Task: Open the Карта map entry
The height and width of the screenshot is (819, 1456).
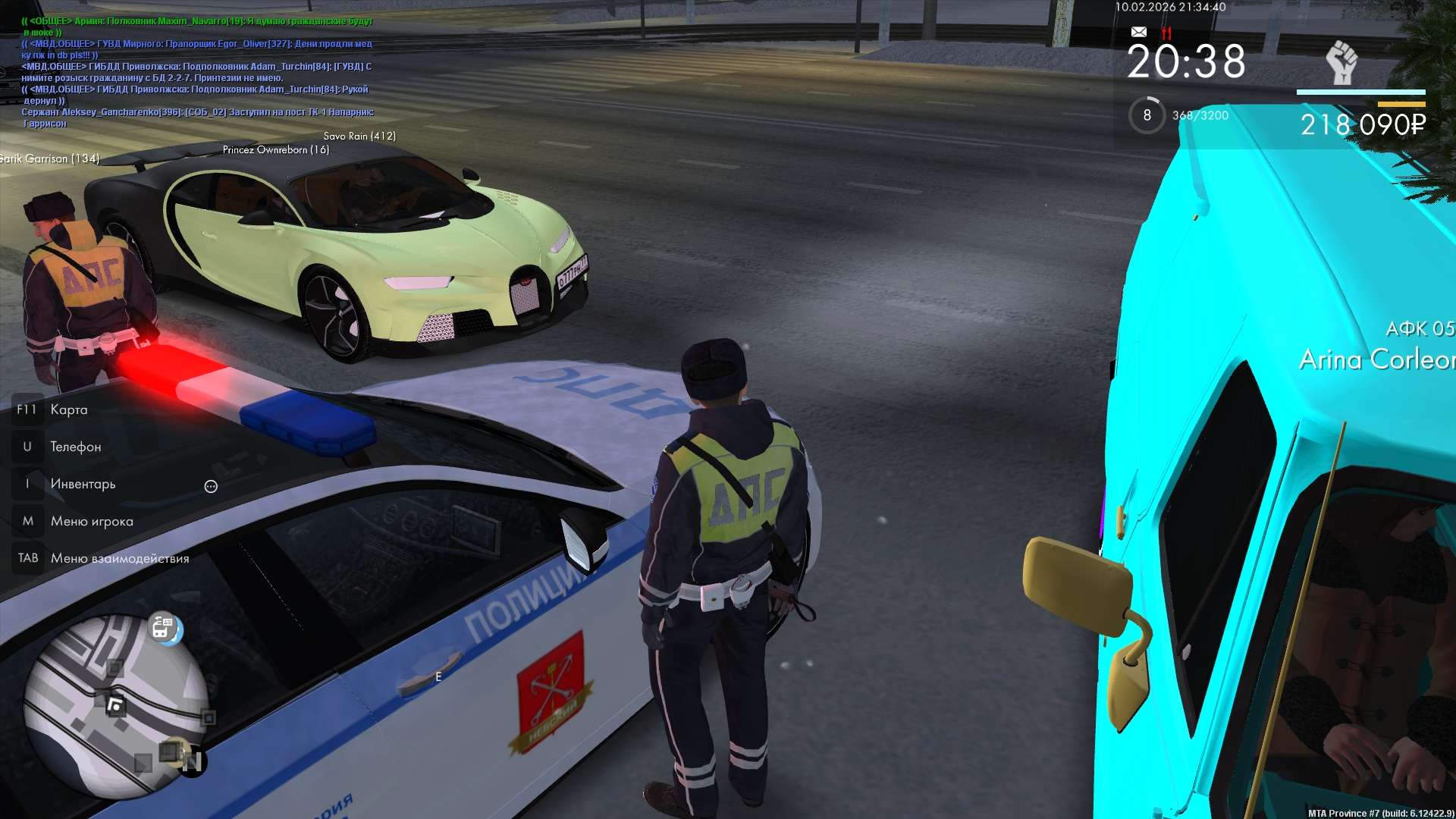Action: coord(68,409)
